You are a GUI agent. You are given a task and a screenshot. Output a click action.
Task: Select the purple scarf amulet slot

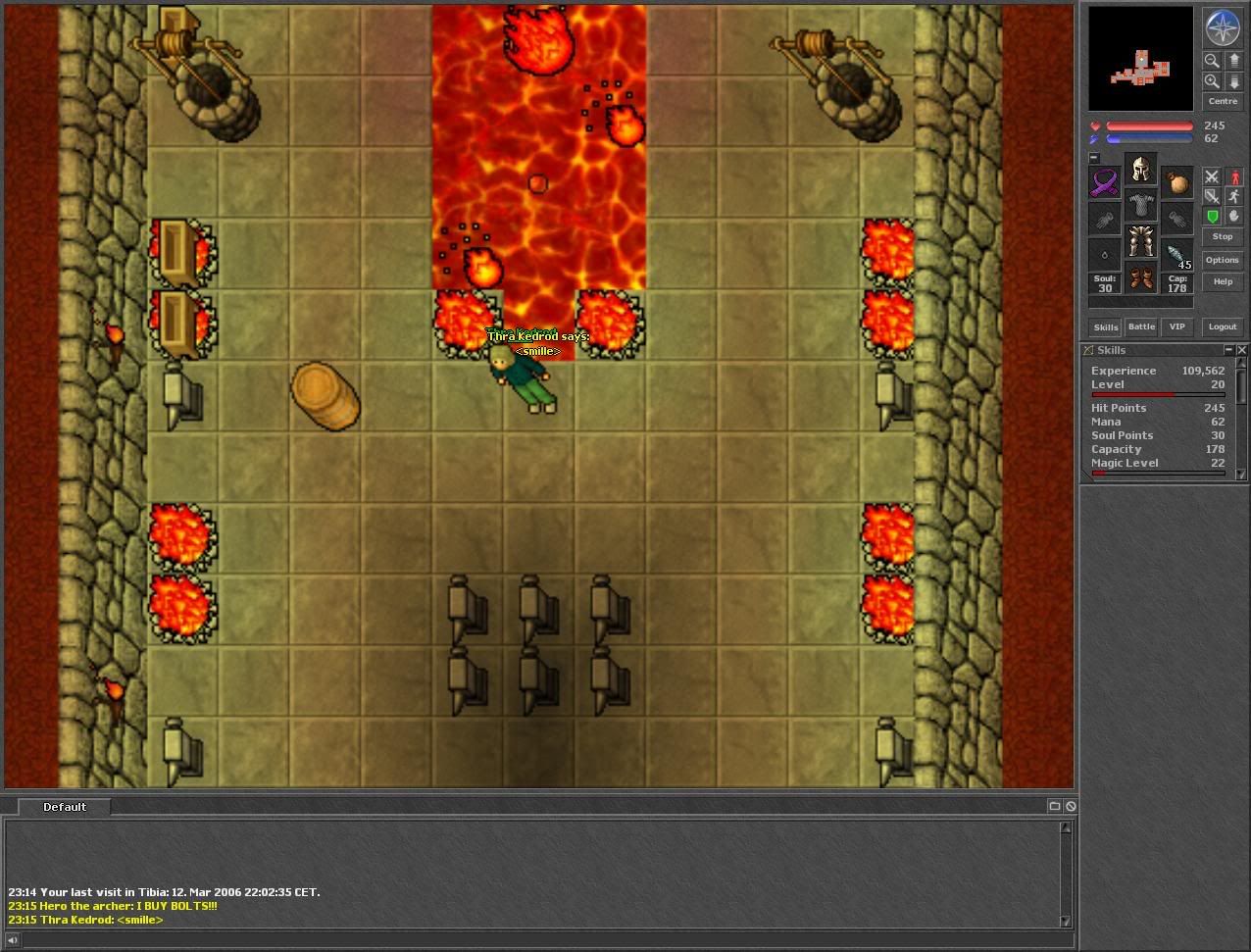click(1105, 183)
